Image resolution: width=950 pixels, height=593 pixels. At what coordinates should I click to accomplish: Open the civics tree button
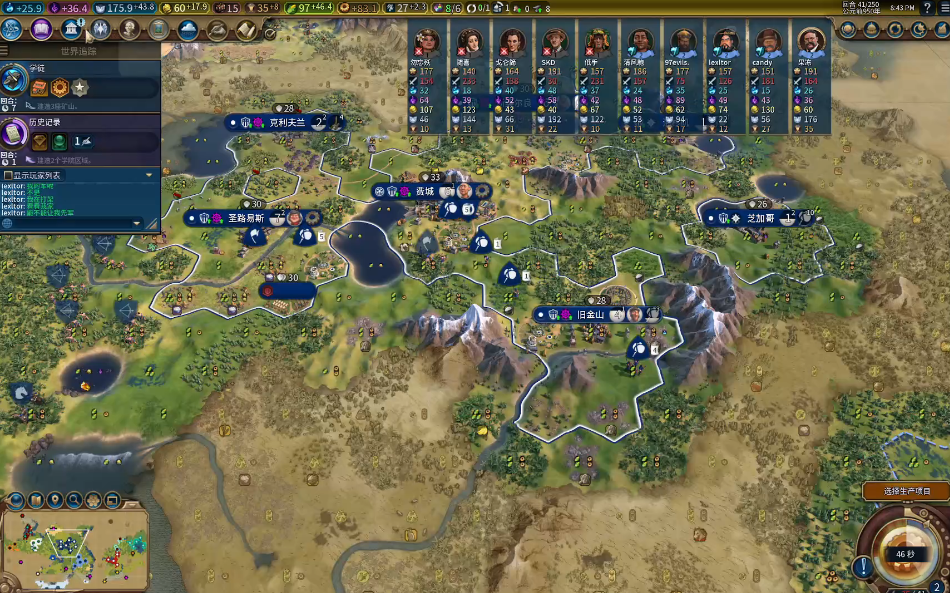41,29
